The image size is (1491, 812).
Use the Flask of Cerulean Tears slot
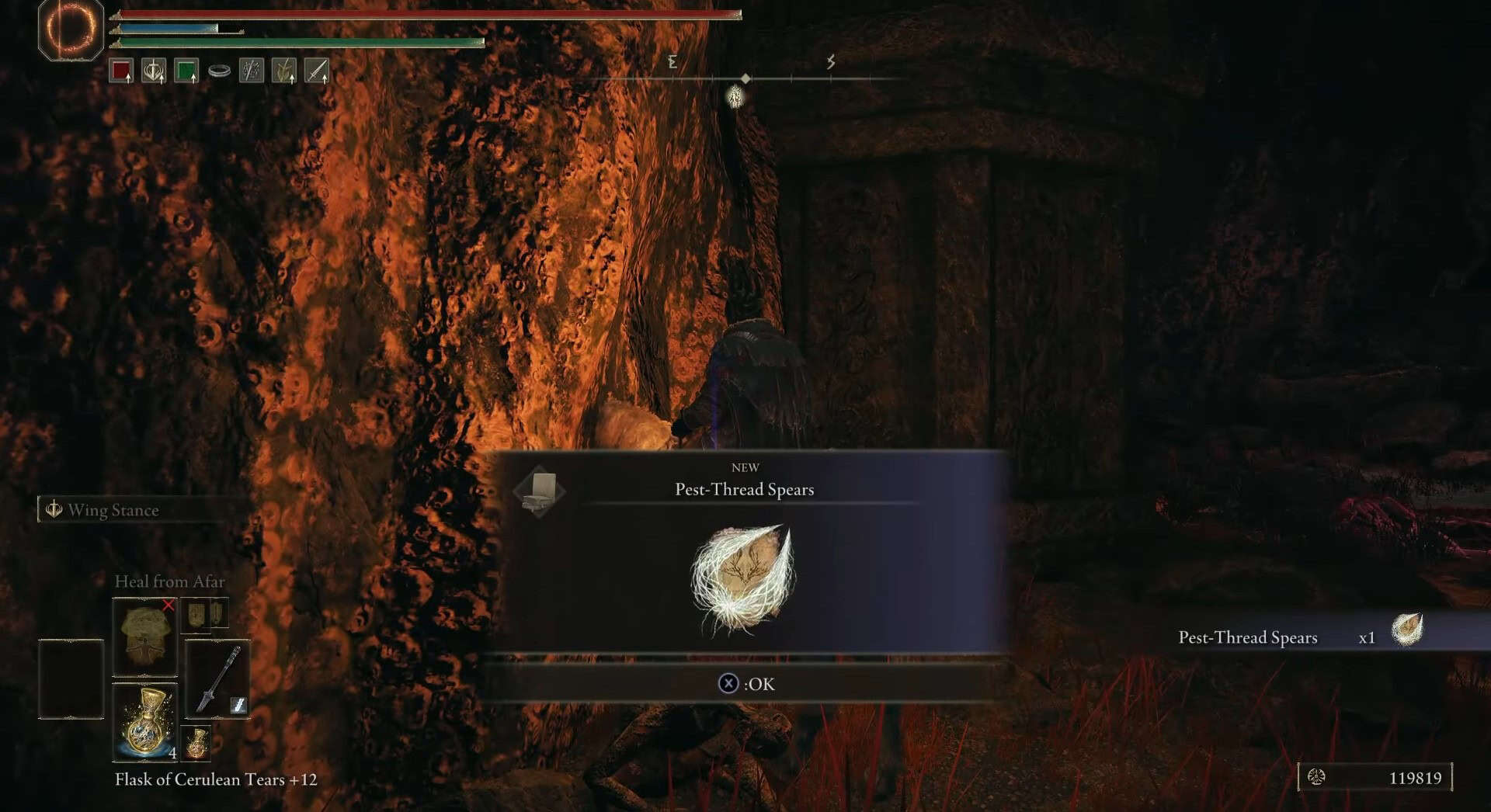click(x=144, y=722)
